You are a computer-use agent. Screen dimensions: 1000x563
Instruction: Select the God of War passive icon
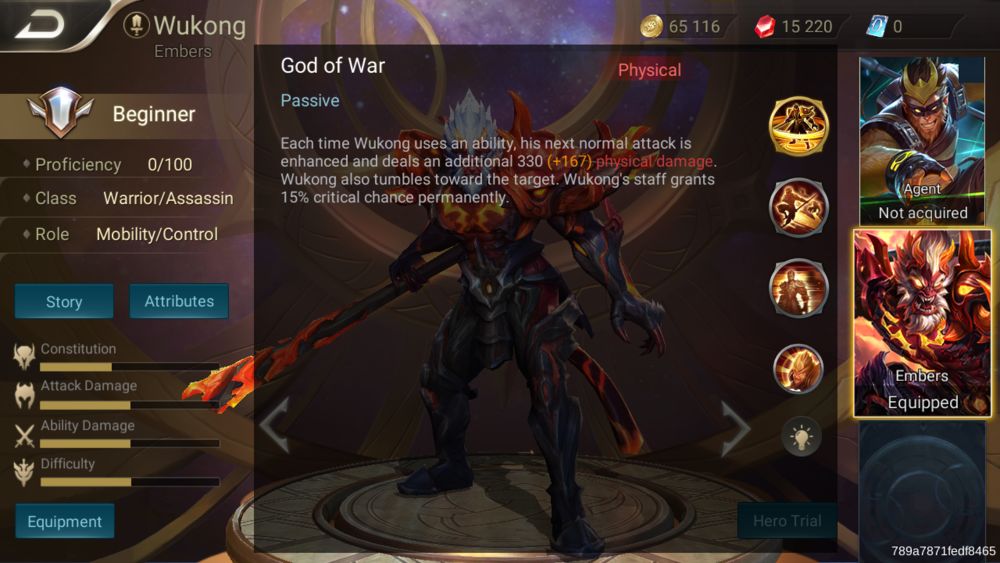coord(798,127)
